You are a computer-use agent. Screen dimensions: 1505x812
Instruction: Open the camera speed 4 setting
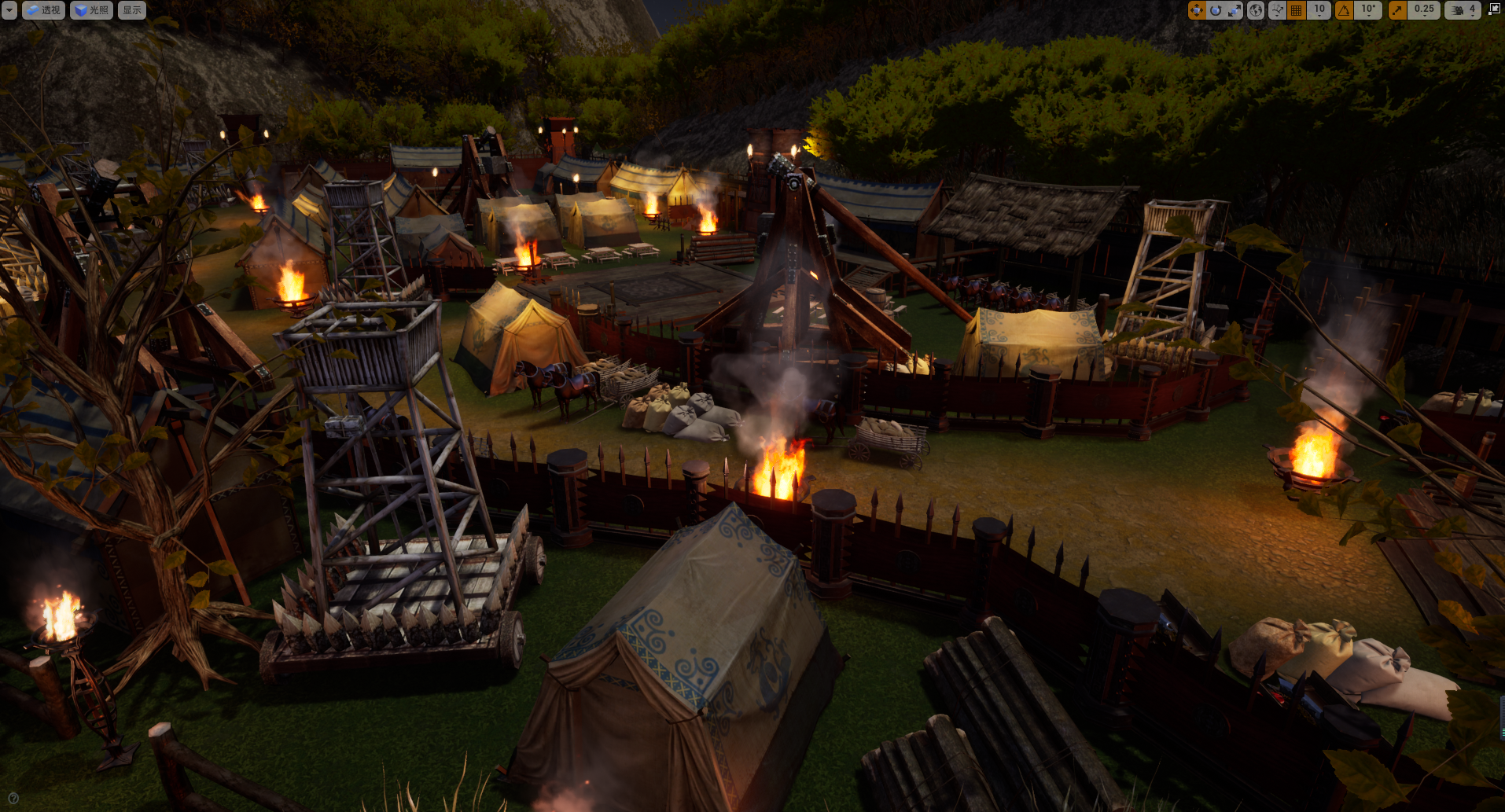coord(1463,10)
